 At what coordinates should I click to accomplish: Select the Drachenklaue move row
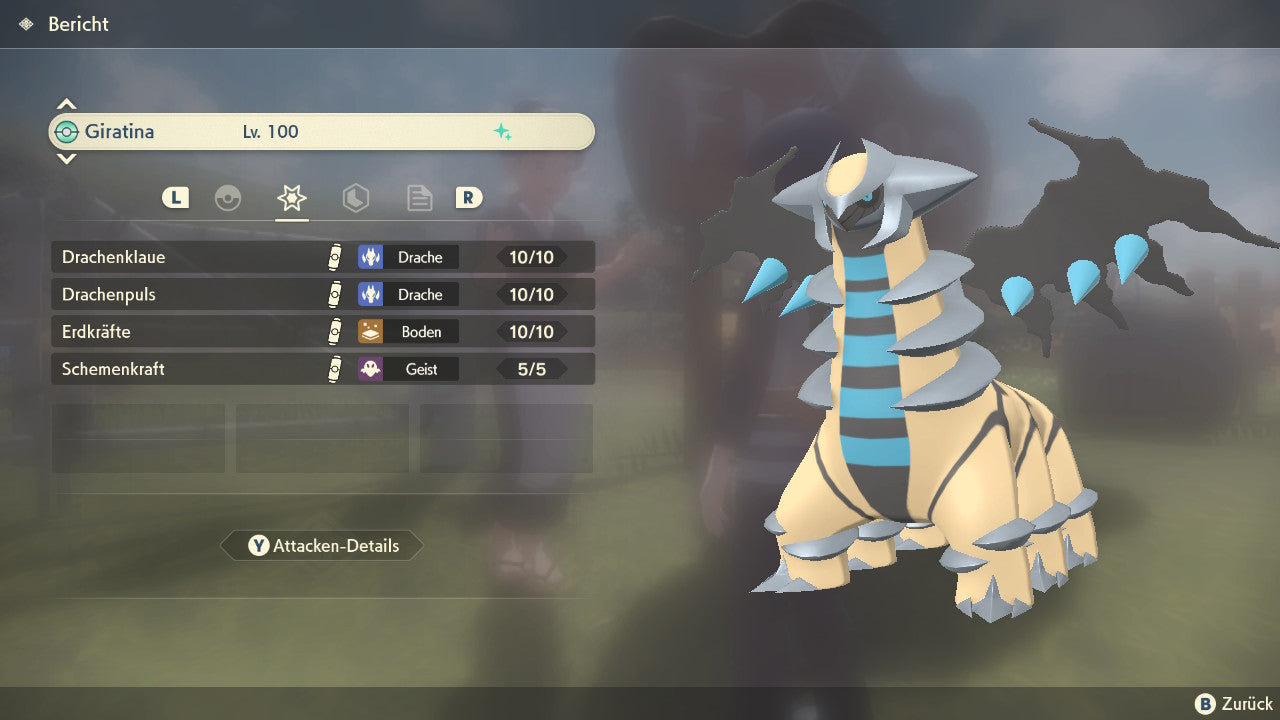point(322,257)
